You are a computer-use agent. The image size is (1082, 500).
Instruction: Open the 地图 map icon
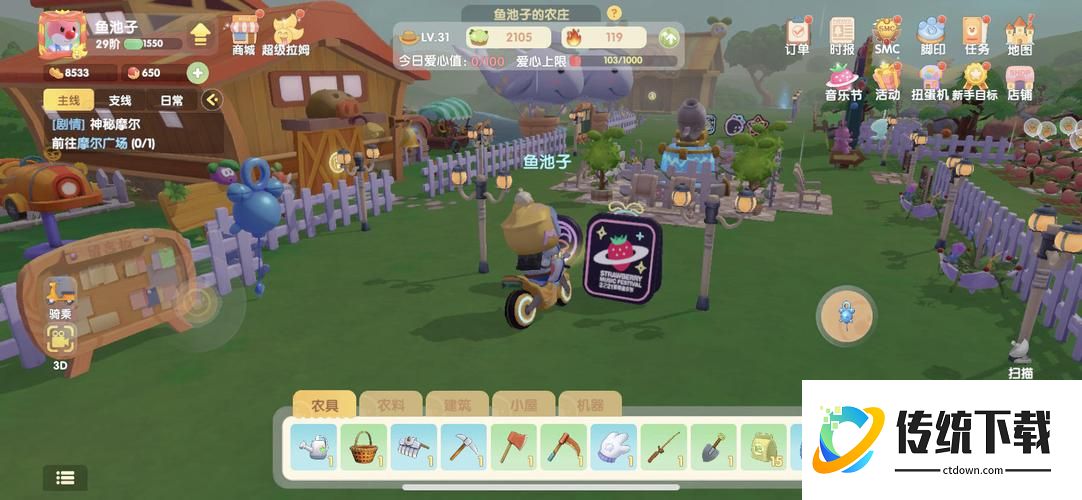pyautogui.click(x=1019, y=35)
